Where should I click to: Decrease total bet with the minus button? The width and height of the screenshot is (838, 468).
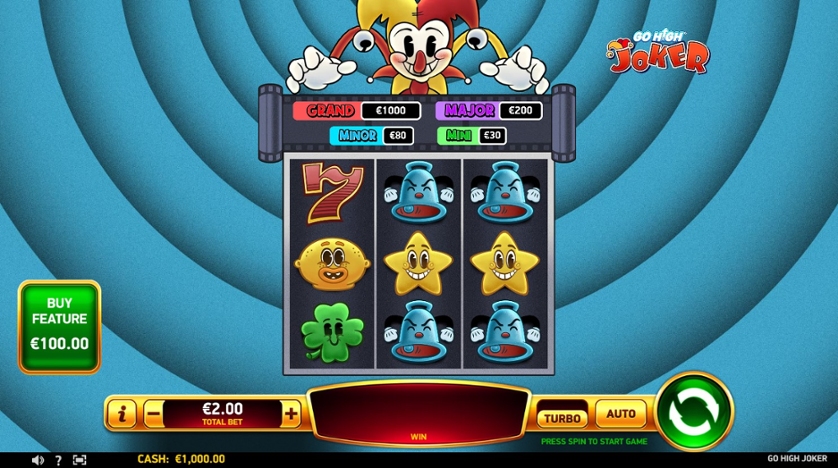tap(153, 413)
